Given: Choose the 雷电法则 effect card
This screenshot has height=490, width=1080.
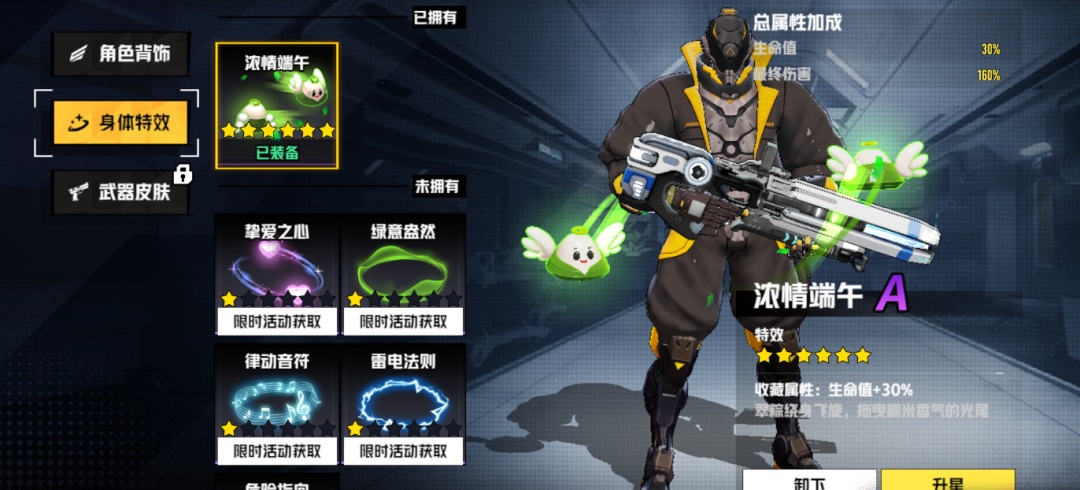Looking at the screenshot, I should pos(403,403).
